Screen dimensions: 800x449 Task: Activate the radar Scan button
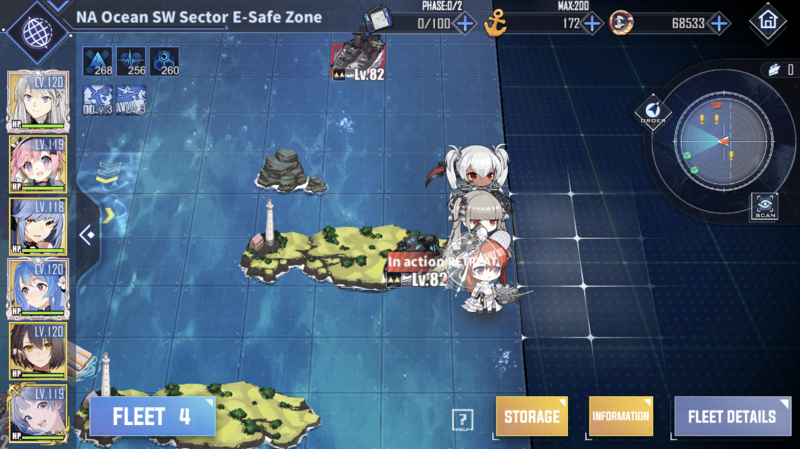[x=764, y=206]
